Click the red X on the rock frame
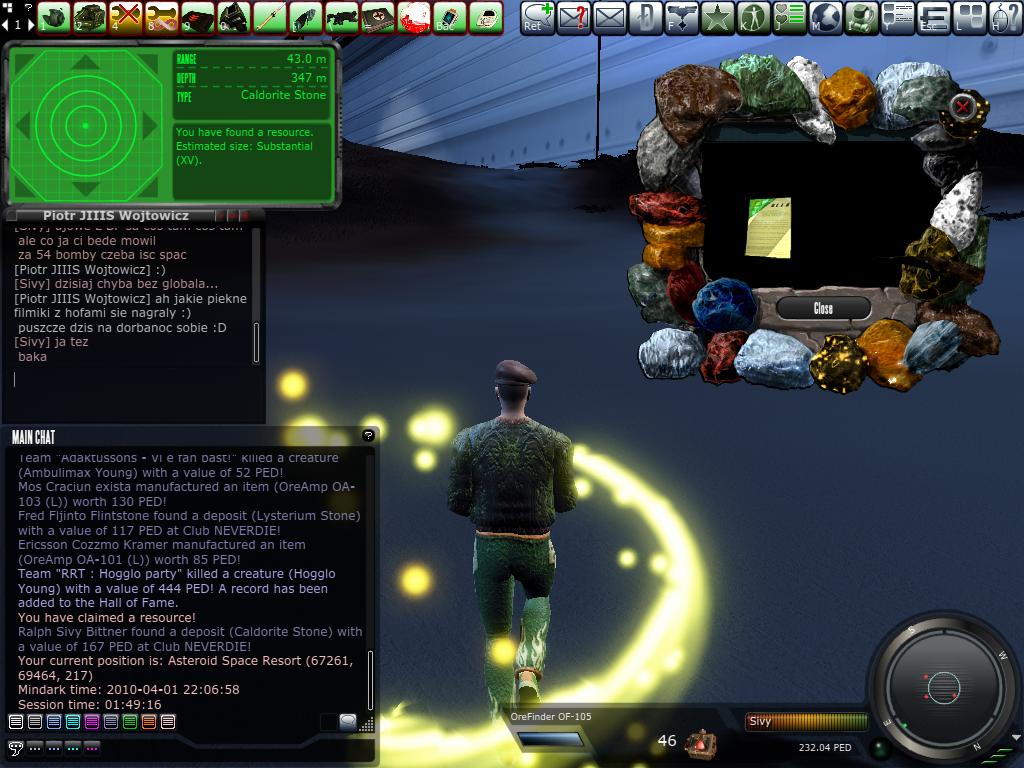 pyautogui.click(x=962, y=106)
